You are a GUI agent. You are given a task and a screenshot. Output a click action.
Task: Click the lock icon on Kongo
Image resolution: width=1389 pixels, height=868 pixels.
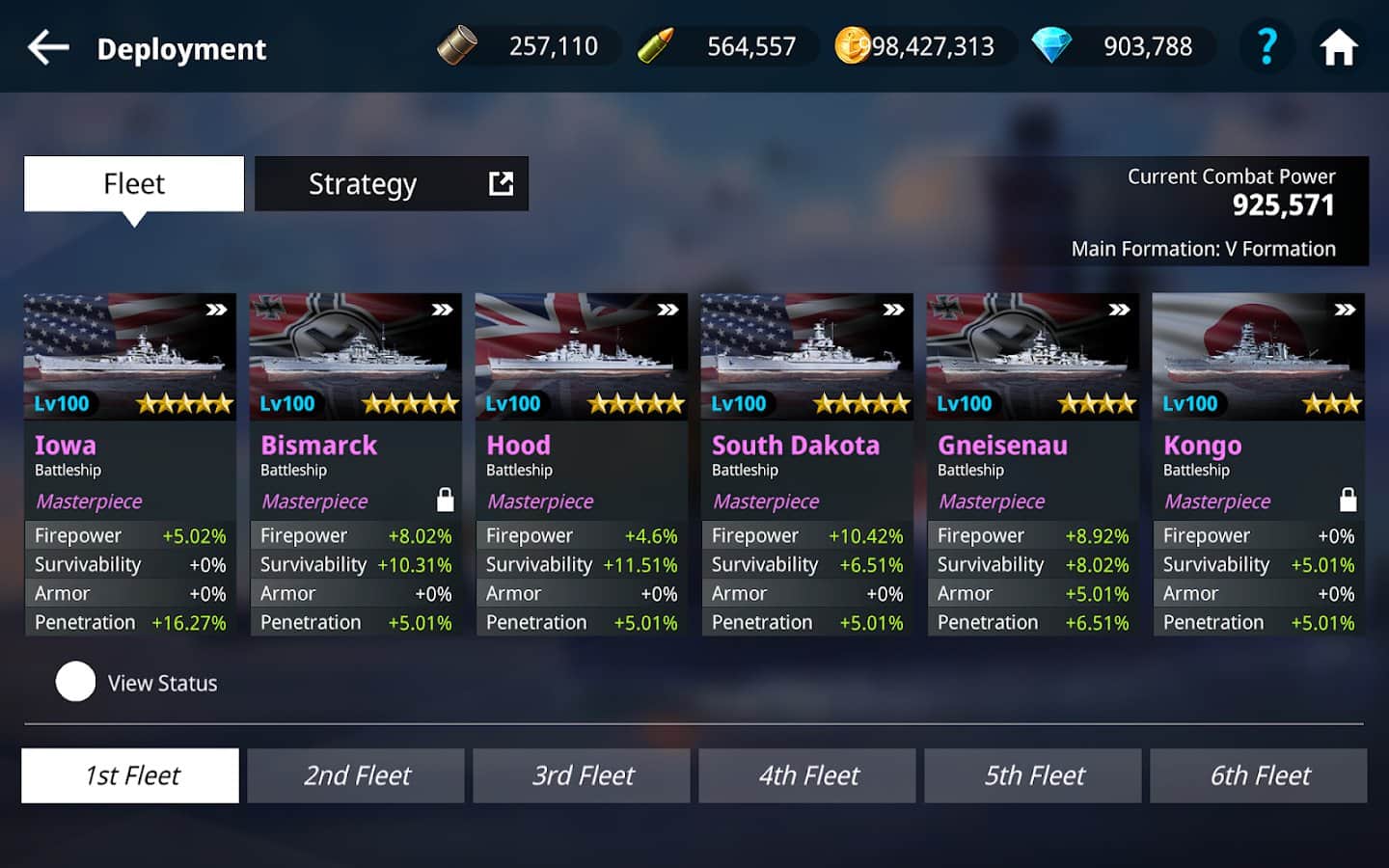point(1348,500)
